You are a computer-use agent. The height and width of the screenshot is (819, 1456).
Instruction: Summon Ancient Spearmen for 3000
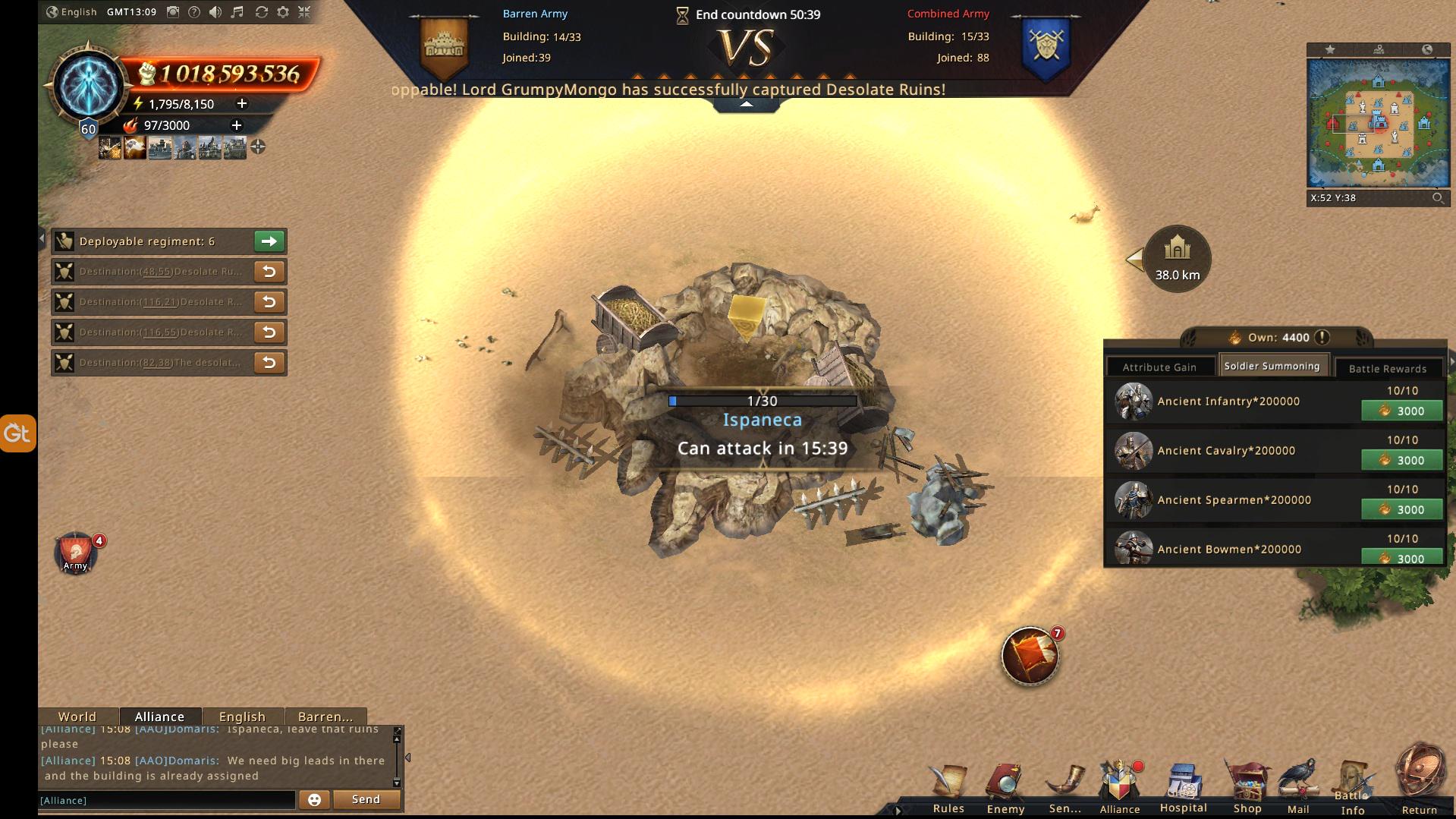(x=1401, y=510)
